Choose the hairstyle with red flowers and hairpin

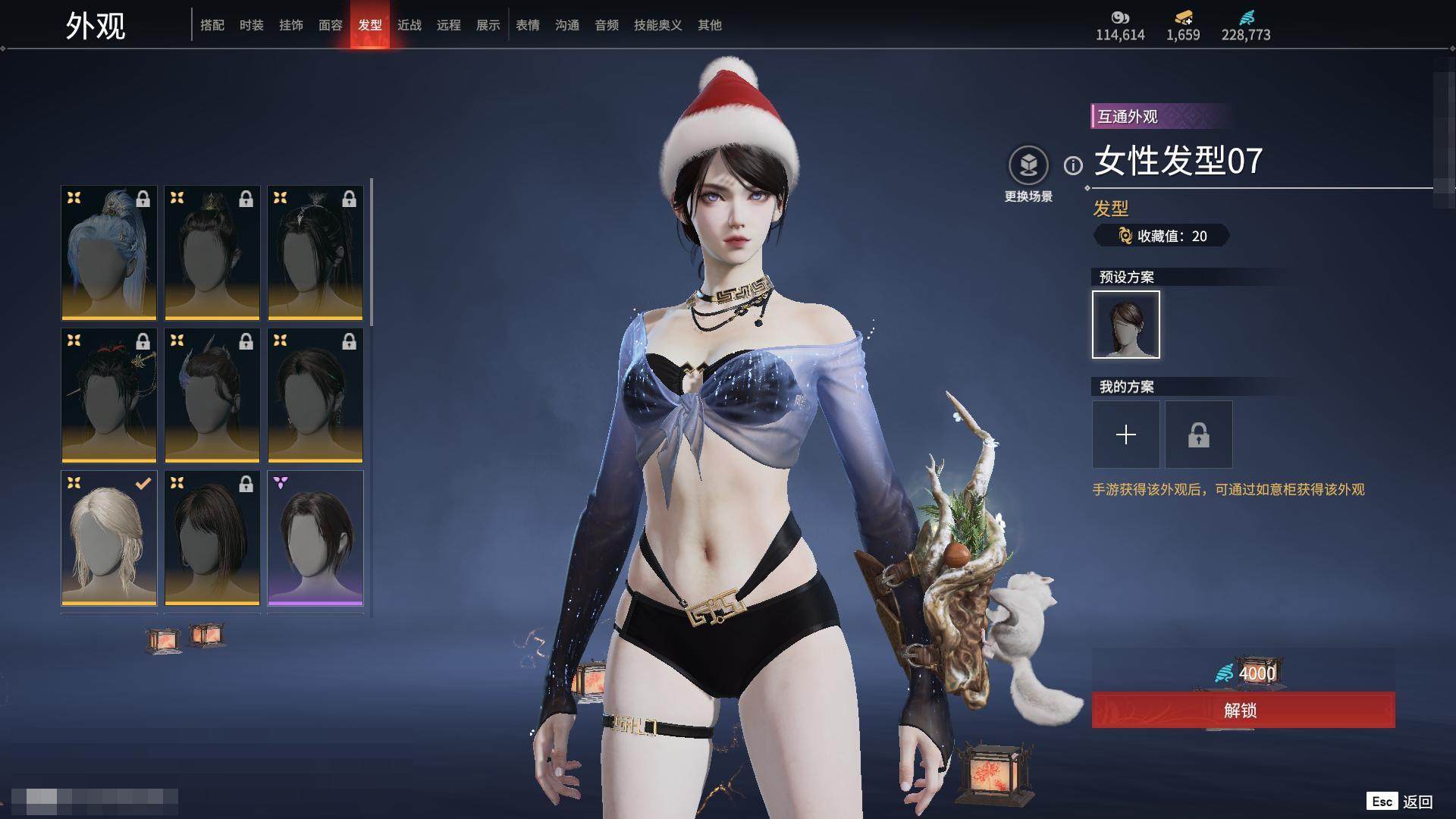109,395
